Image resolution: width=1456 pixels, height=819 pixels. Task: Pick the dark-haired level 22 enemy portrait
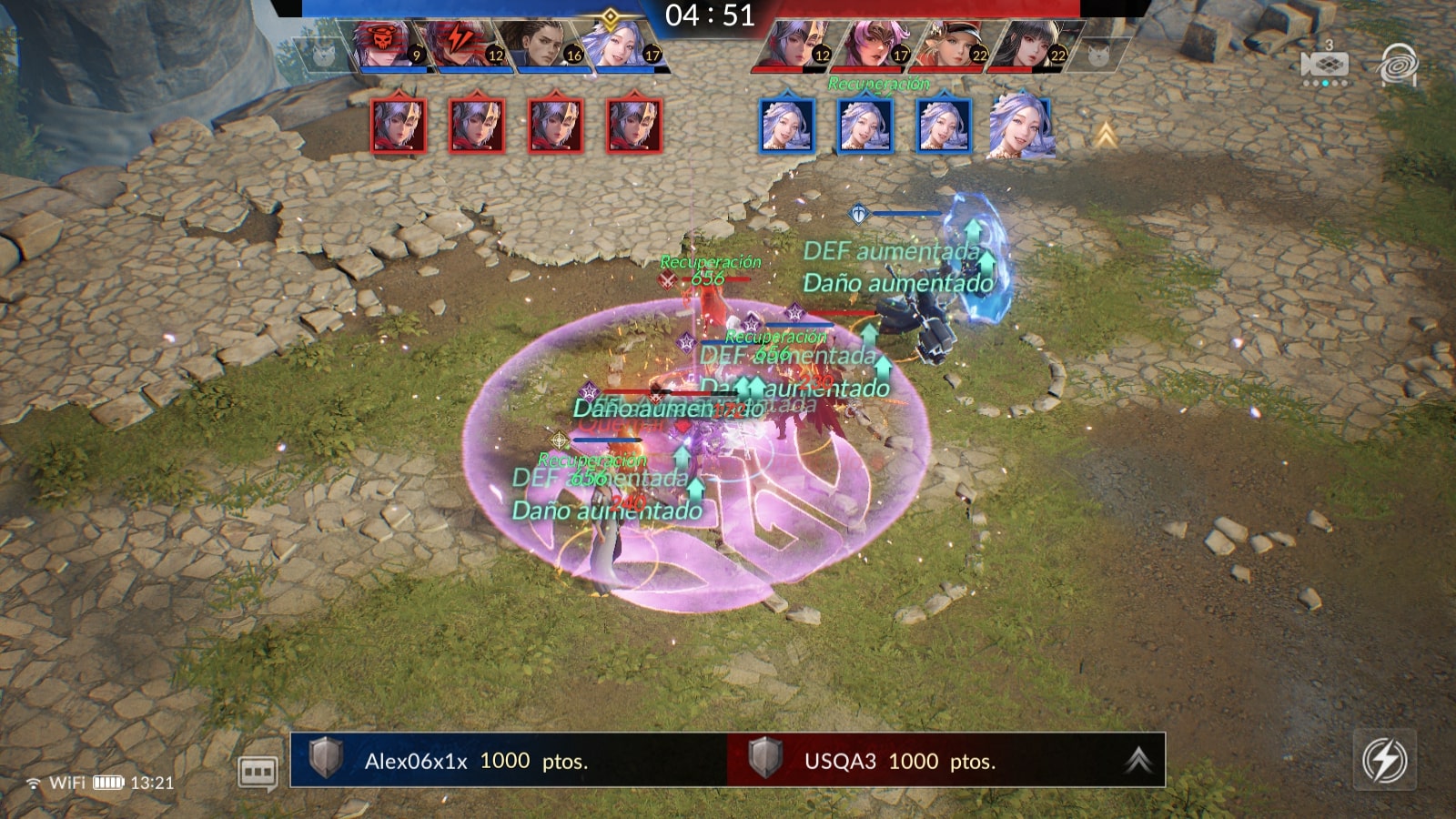[1029, 45]
